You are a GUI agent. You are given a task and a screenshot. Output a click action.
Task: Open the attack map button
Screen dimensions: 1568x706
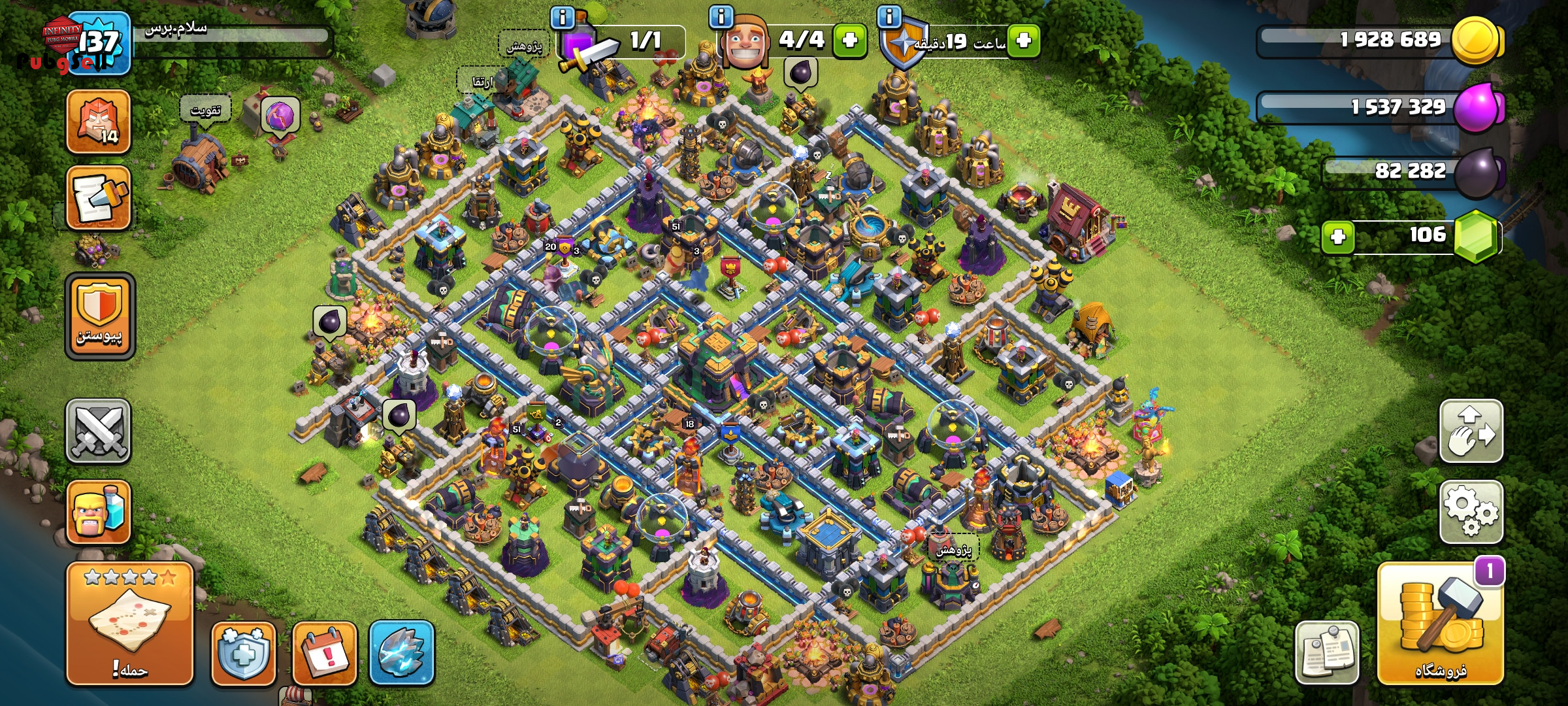(129, 624)
